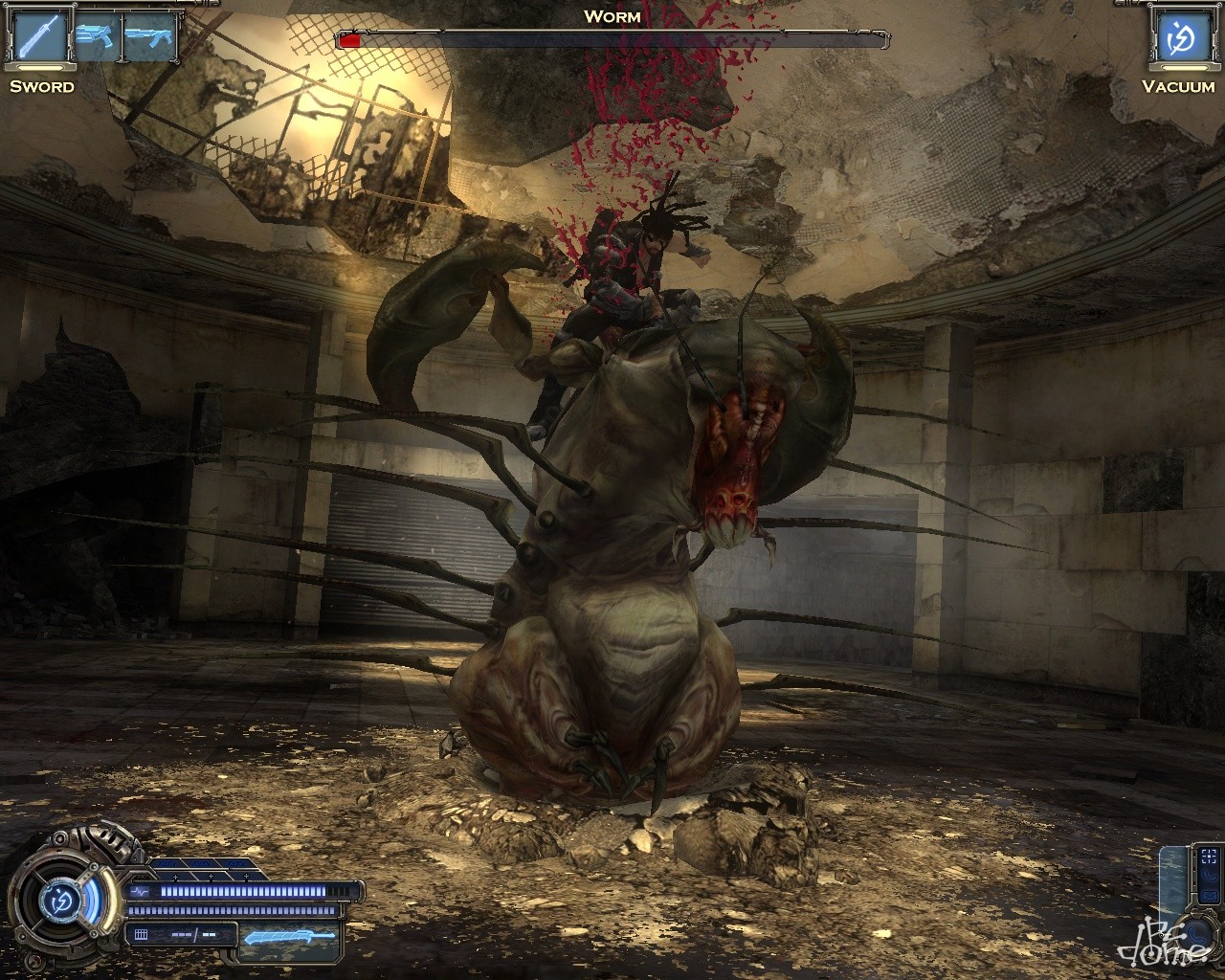Image resolution: width=1225 pixels, height=980 pixels.
Task: Click the equipped sword weapon display
Action: [290, 937]
